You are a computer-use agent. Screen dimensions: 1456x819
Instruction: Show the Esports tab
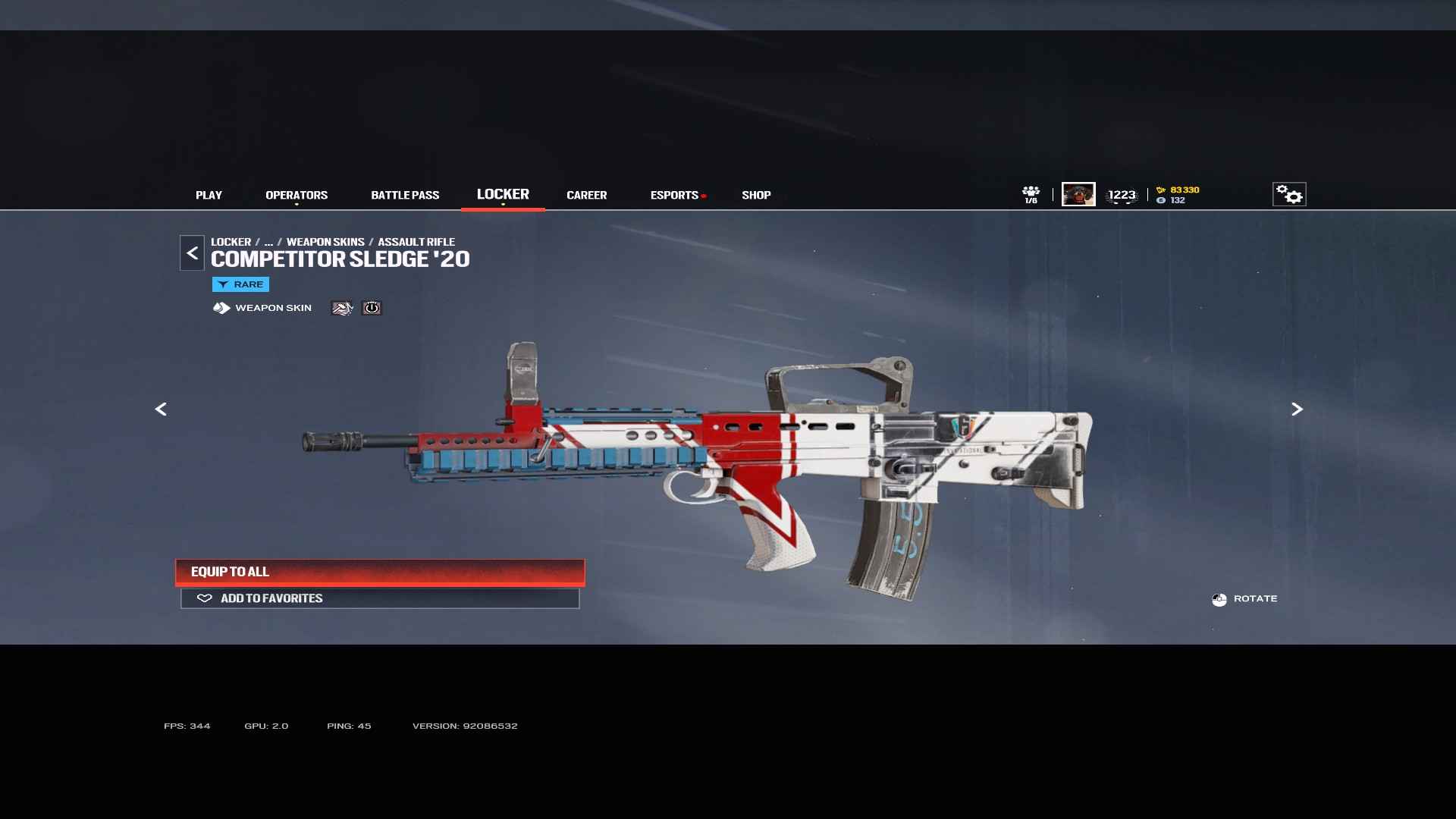(674, 195)
